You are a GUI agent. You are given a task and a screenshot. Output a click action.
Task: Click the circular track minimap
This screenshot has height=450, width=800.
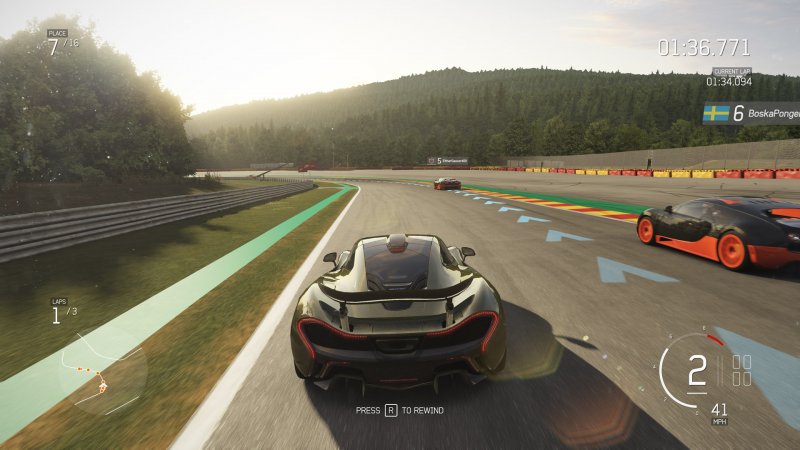pos(102,371)
